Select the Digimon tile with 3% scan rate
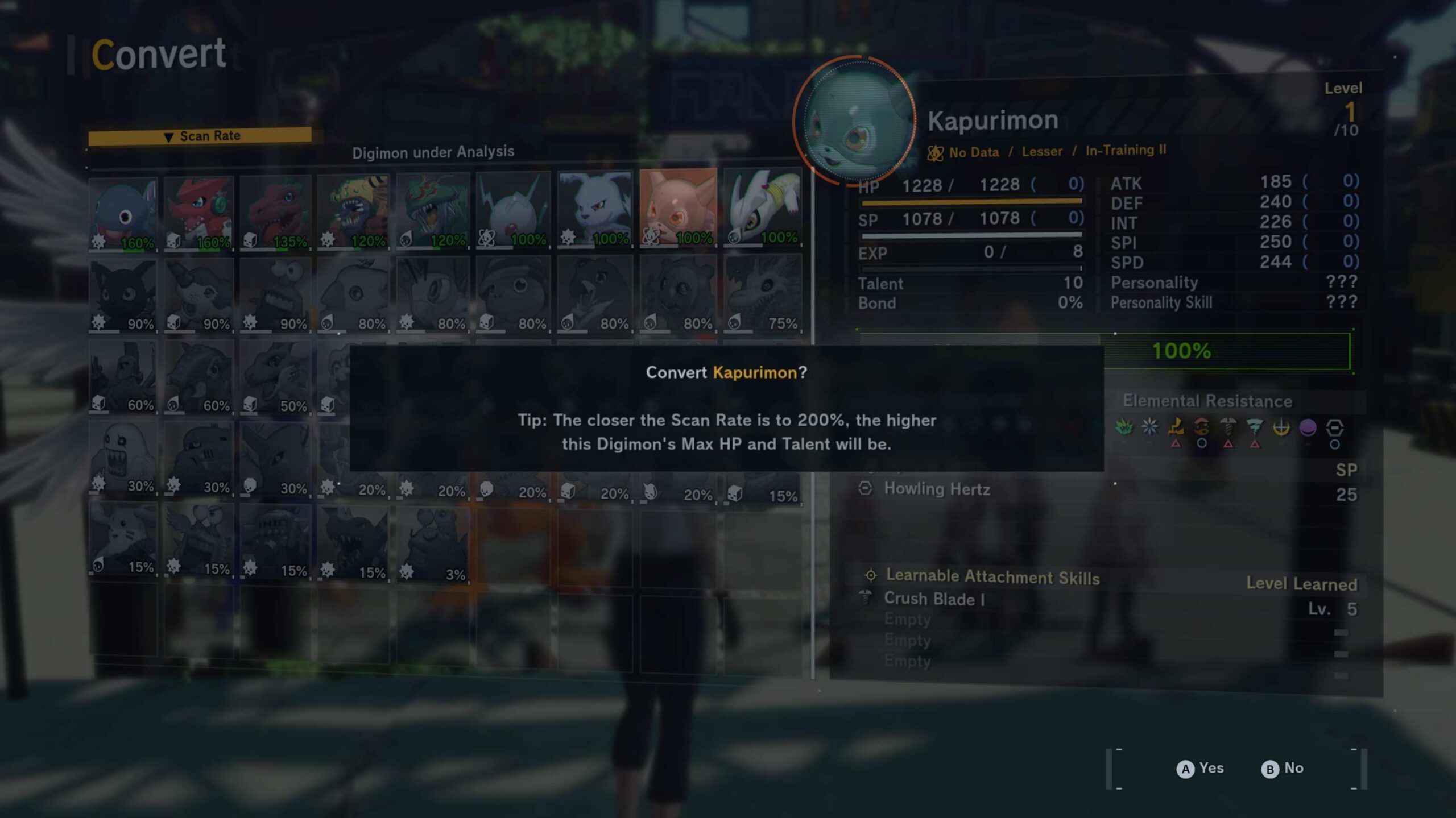 click(x=433, y=544)
